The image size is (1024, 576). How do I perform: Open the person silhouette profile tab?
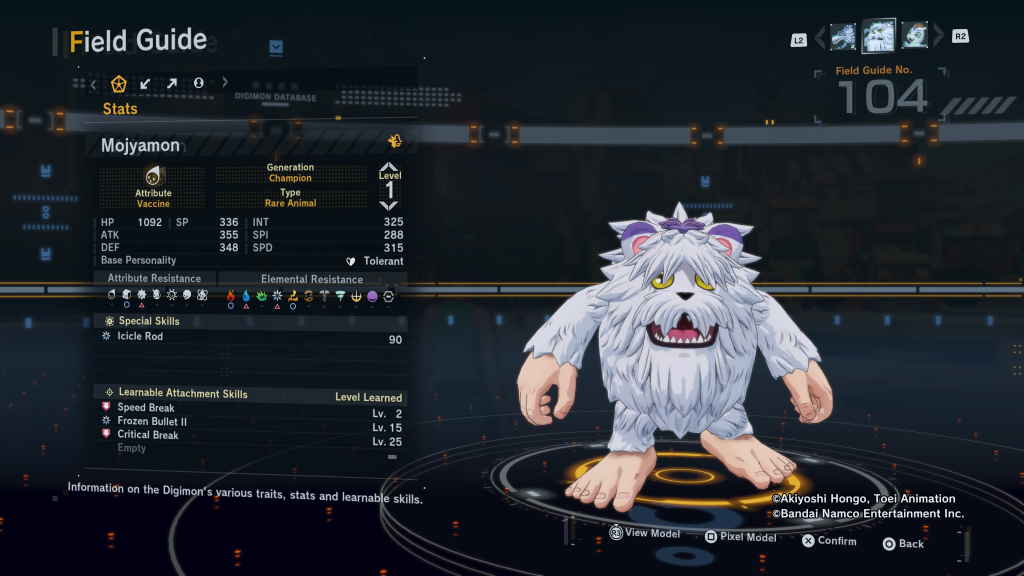point(199,83)
